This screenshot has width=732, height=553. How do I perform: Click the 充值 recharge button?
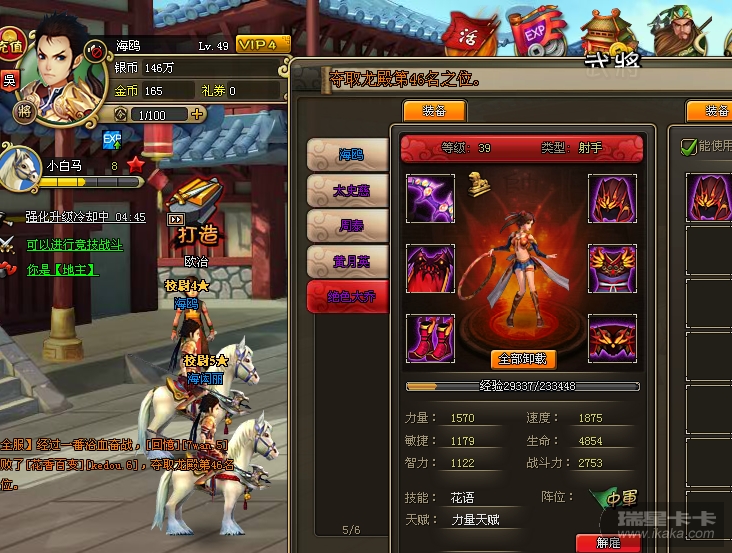(11, 46)
